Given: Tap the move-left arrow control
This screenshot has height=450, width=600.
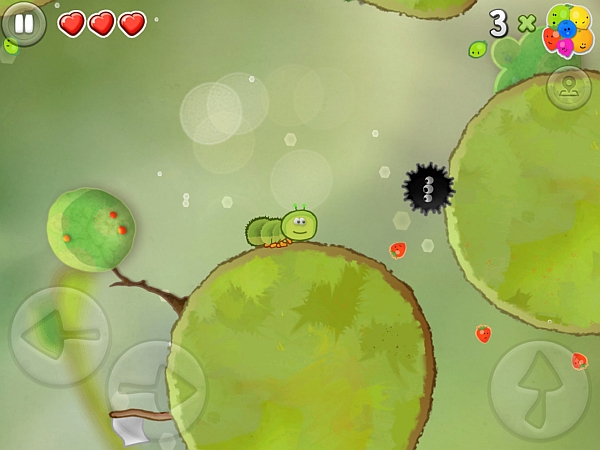Looking at the screenshot, I should [59, 336].
